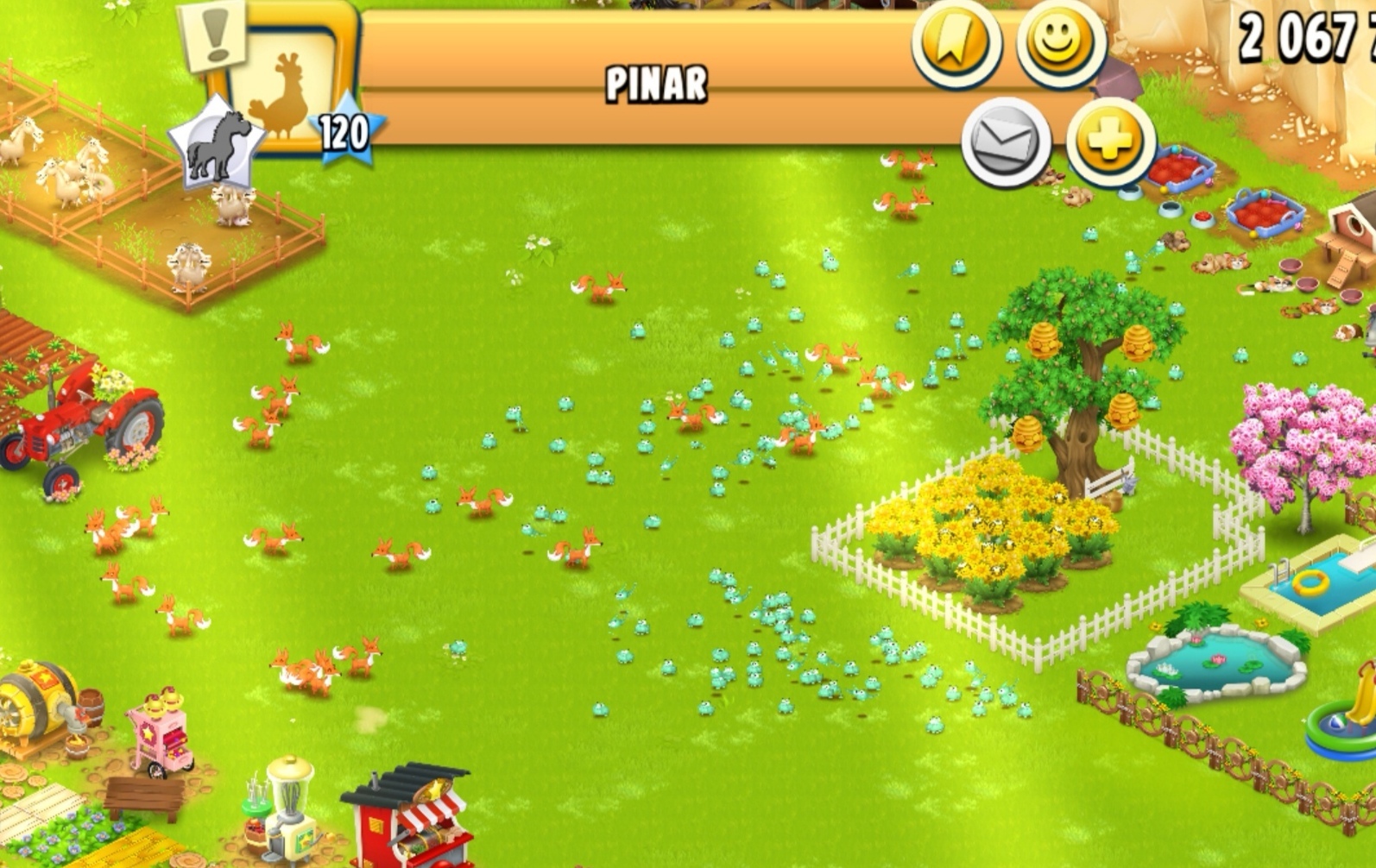Select the horse badge star icon
Screen dimensions: 1376x868
tap(216, 144)
